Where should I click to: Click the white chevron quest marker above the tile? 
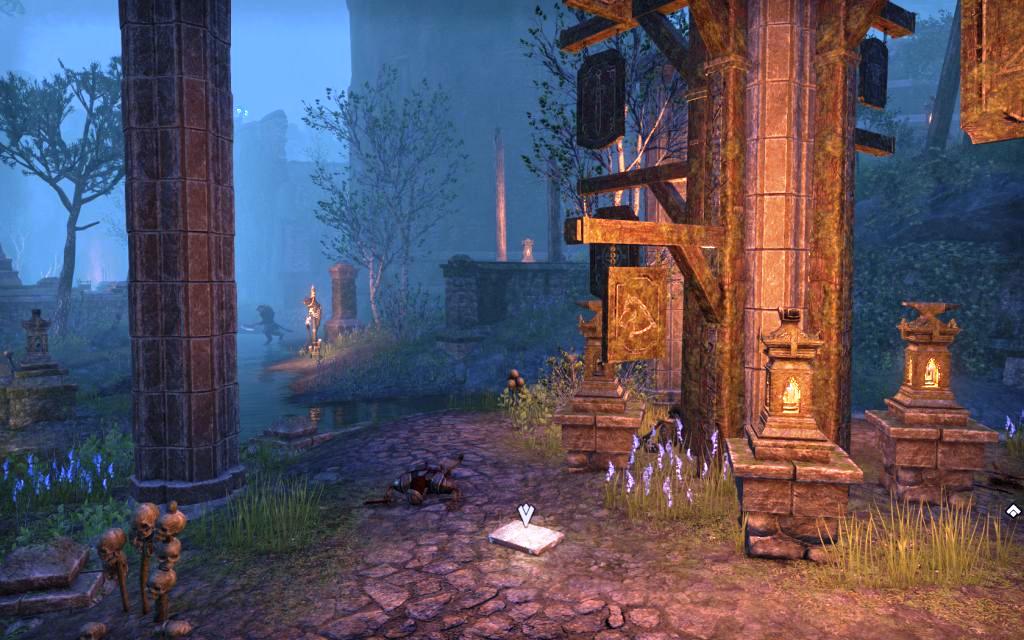(x=526, y=515)
